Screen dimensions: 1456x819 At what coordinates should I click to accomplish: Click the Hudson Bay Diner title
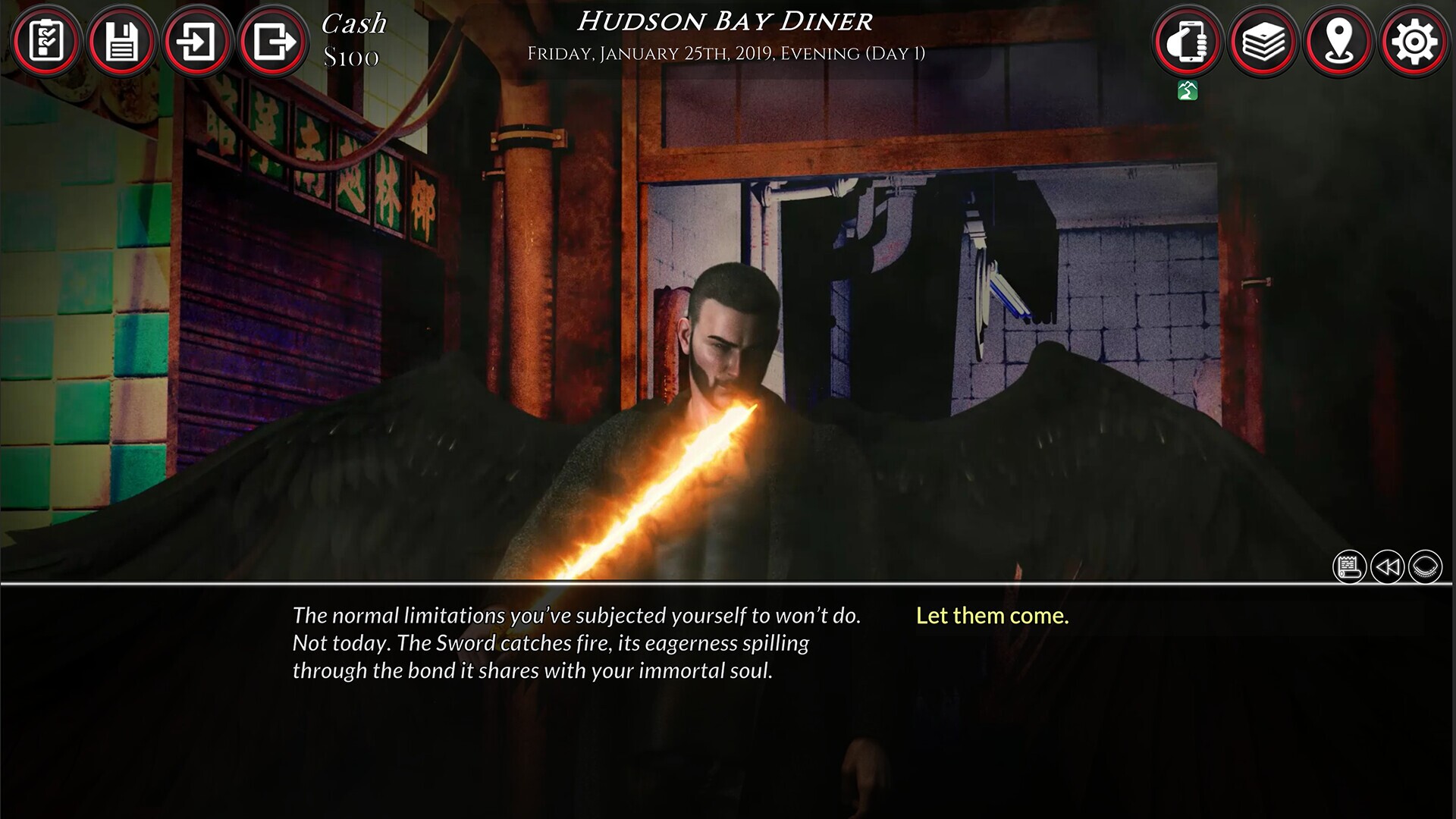point(723,21)
